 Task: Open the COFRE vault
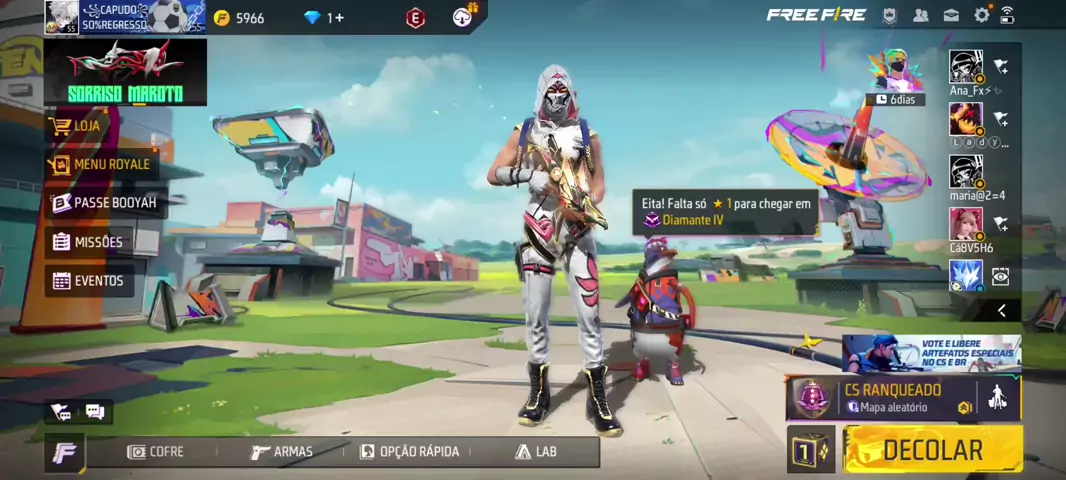point(155,452)
